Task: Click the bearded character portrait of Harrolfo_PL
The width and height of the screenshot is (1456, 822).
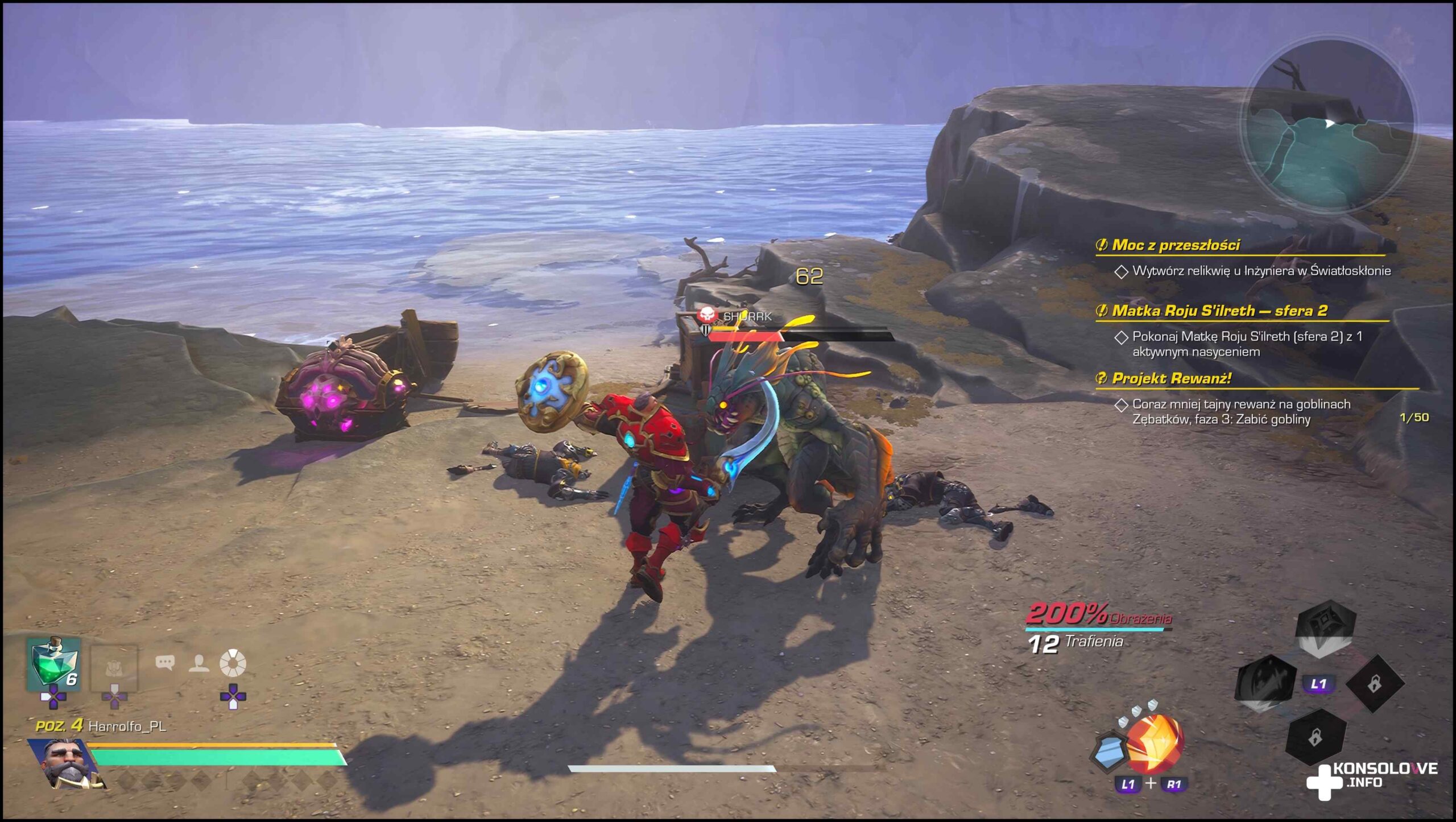Action: coord(67,764)
